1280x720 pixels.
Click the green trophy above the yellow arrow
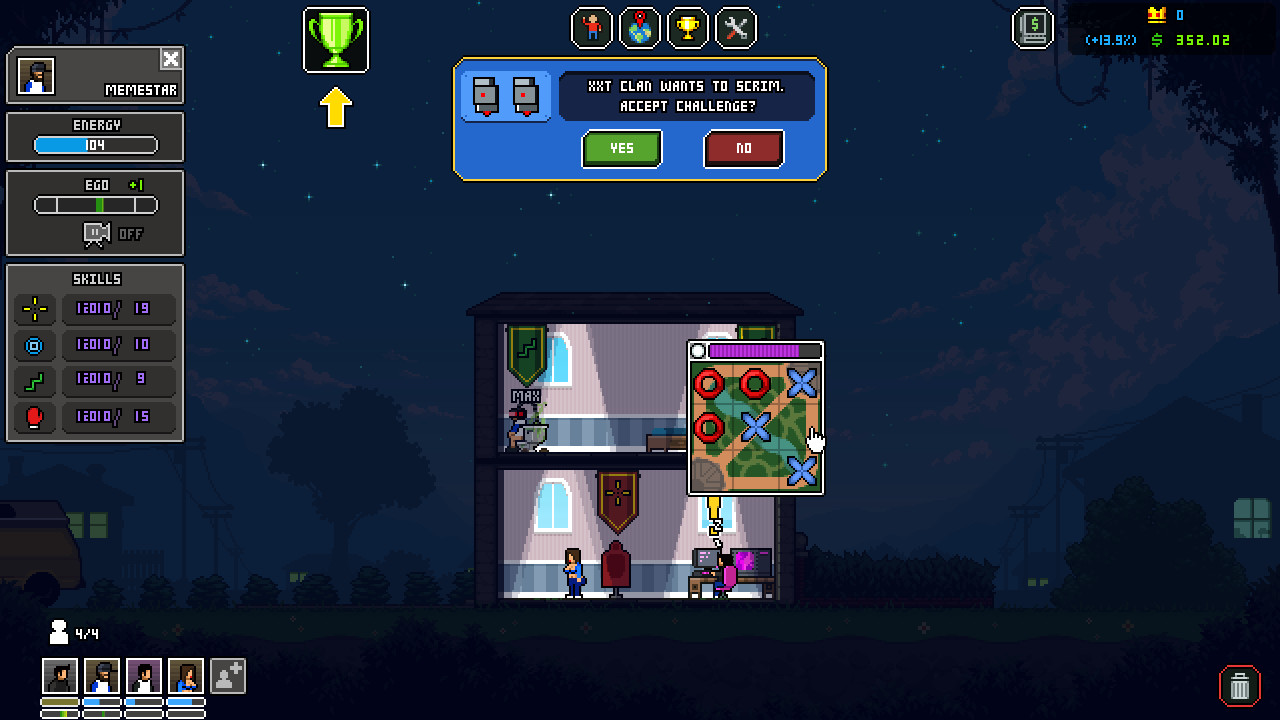coord(336,40)
